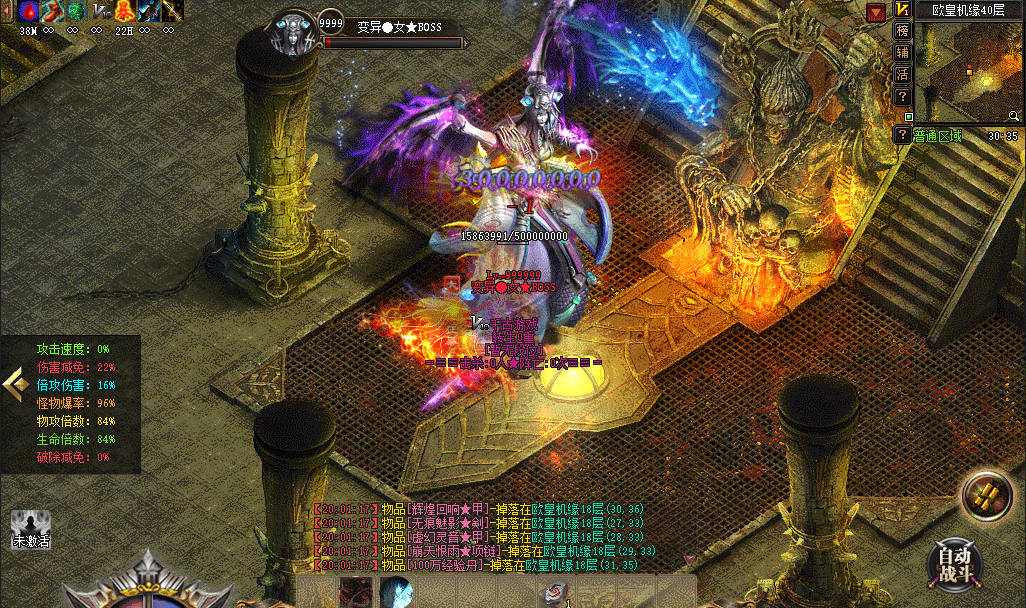1026x608 pixels.
Task: Select the red boot buff icon
Action: tap(52, 12)
